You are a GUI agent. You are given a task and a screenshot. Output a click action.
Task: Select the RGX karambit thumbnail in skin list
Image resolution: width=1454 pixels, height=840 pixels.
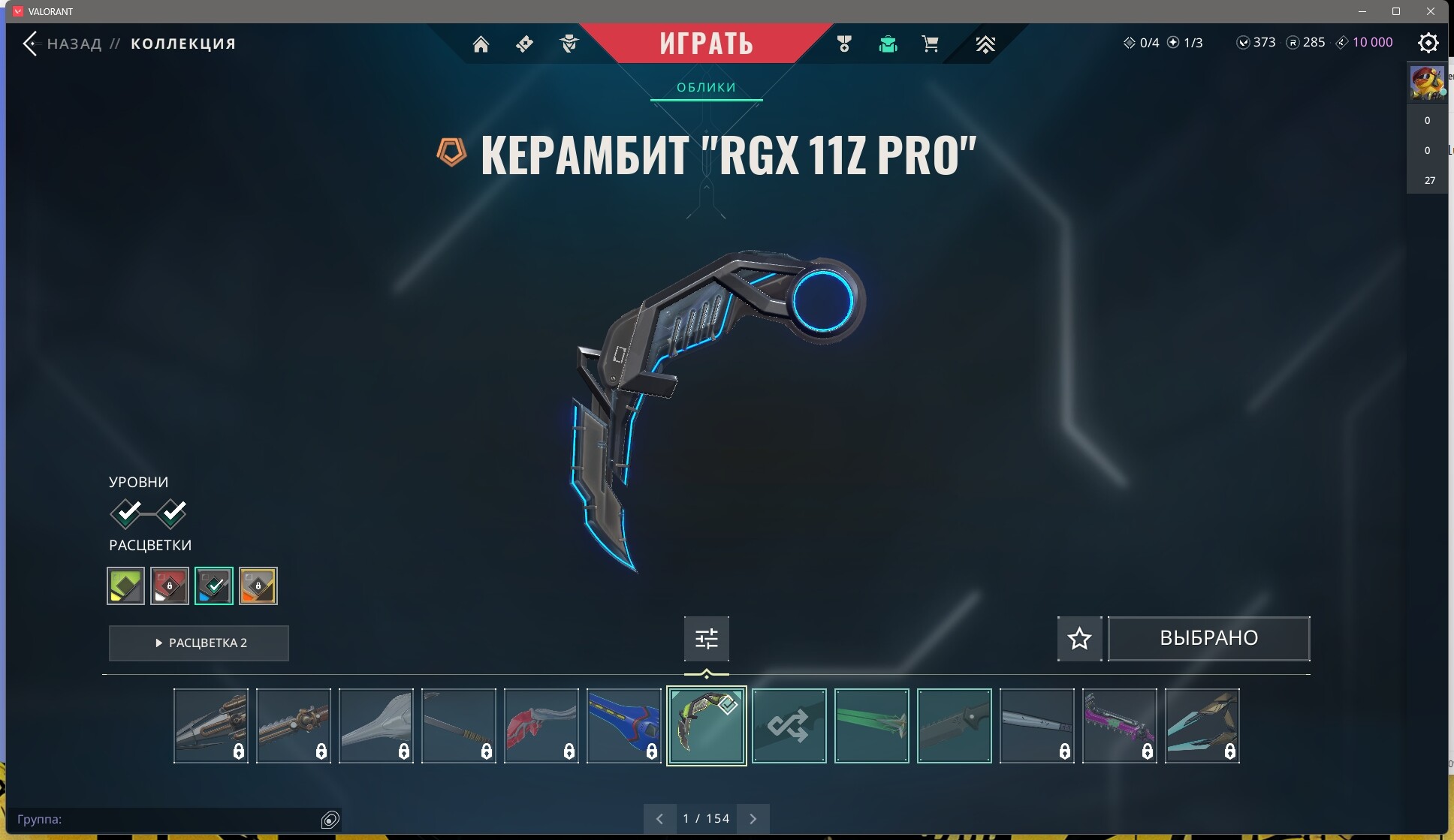(x=707, y=725)
